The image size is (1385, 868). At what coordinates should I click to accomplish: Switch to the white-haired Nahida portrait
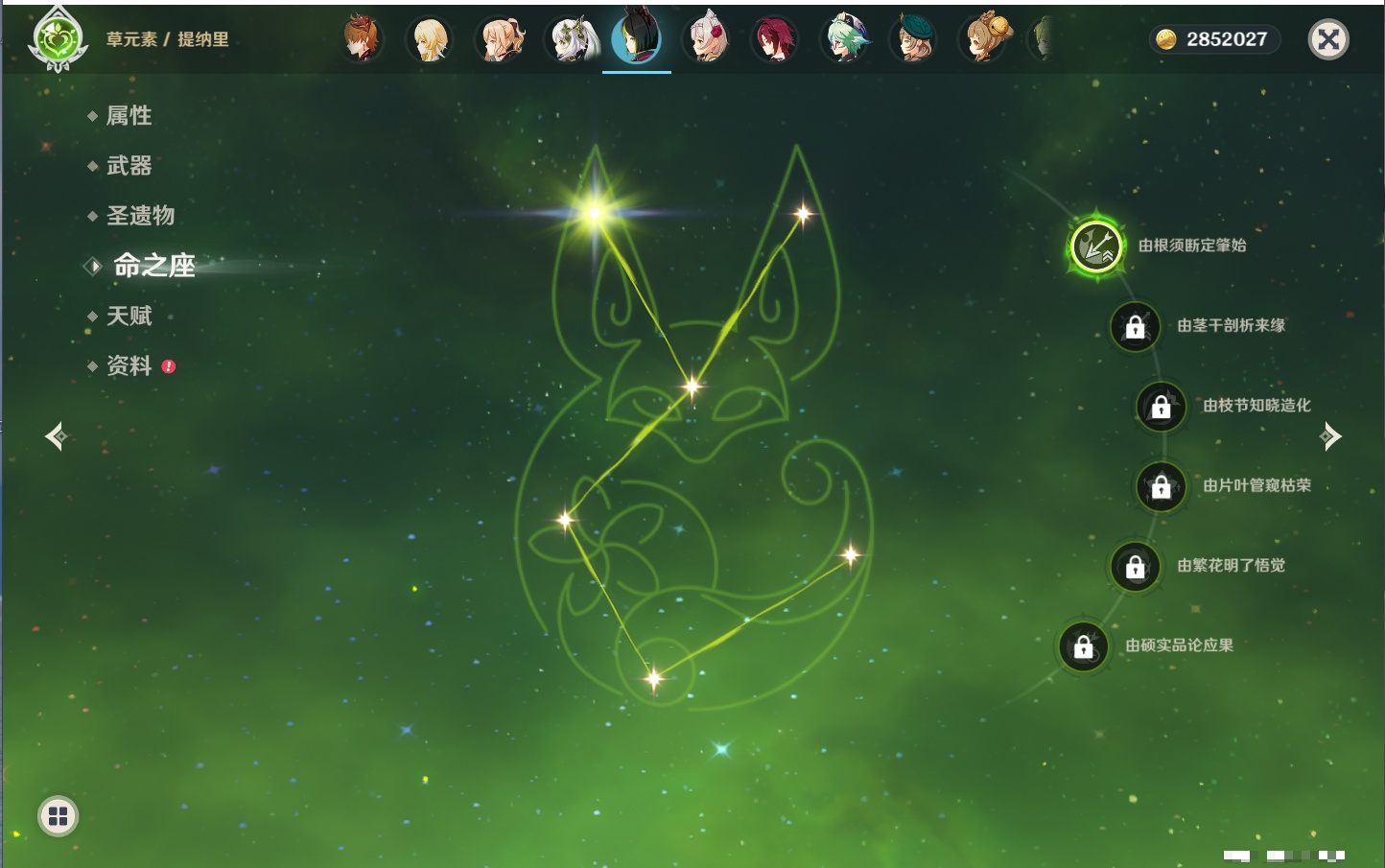point(570,39)
